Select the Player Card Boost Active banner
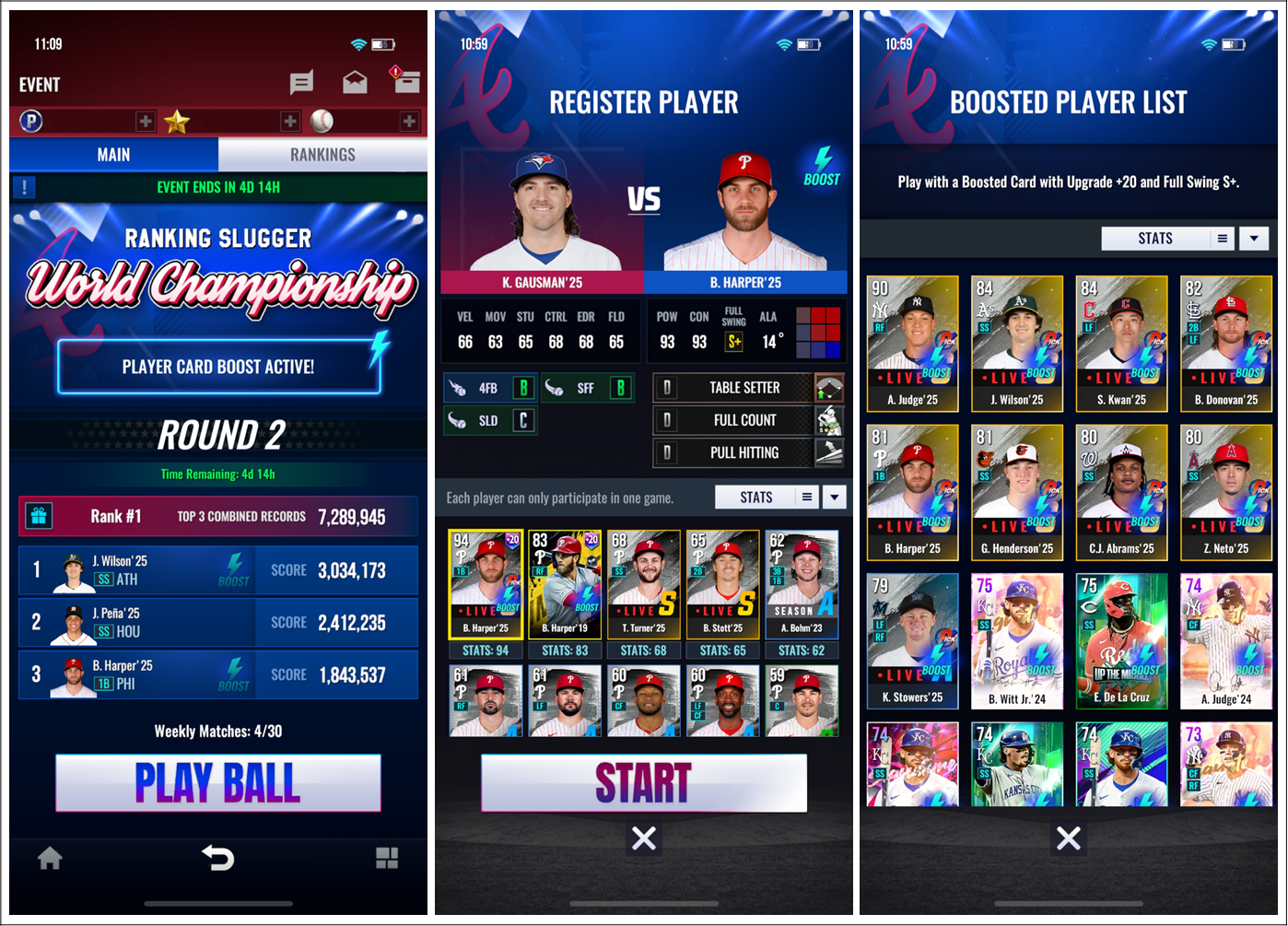1288x926 pixels. tap(218, 367)
